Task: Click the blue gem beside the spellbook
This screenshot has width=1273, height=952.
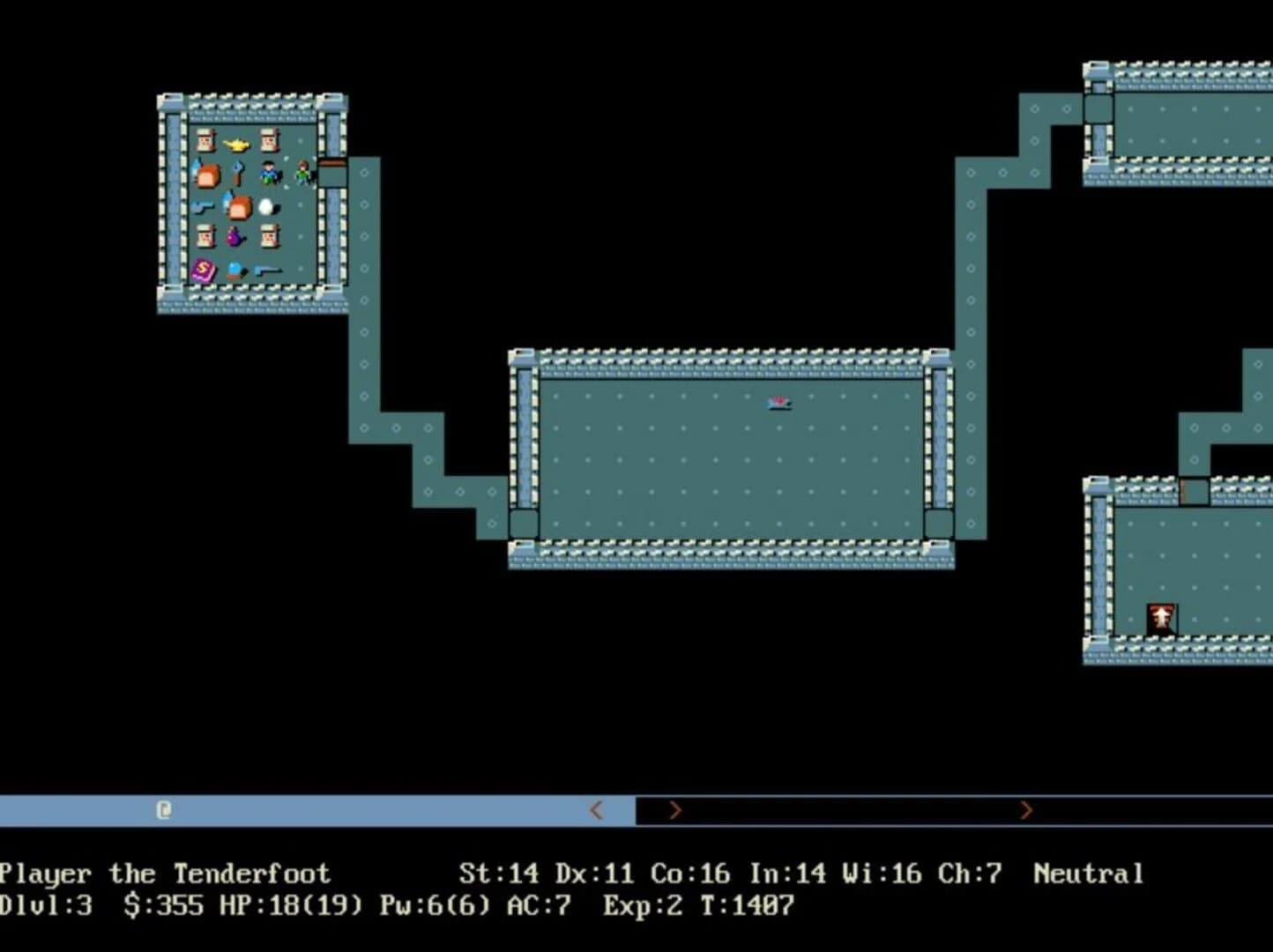Action: click(x=234, y=267)
